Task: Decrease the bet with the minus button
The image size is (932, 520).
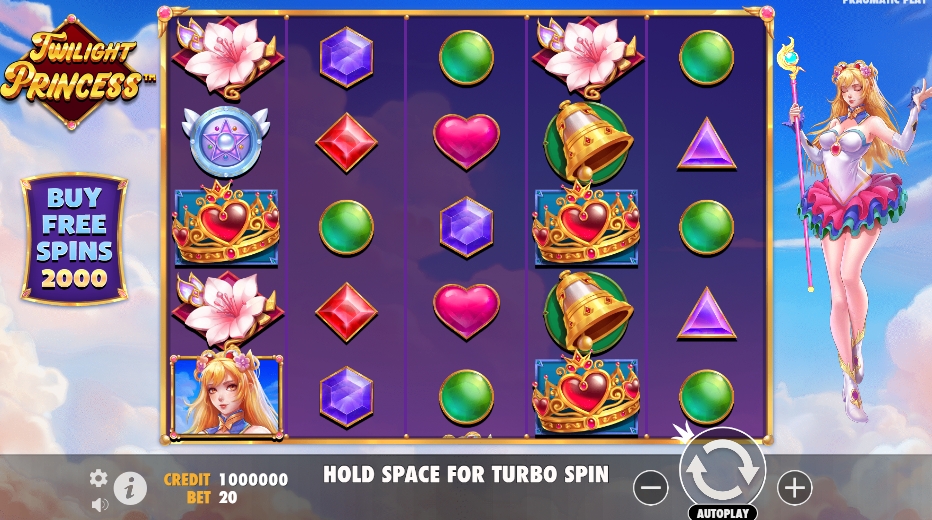Action: click(650, 487)
